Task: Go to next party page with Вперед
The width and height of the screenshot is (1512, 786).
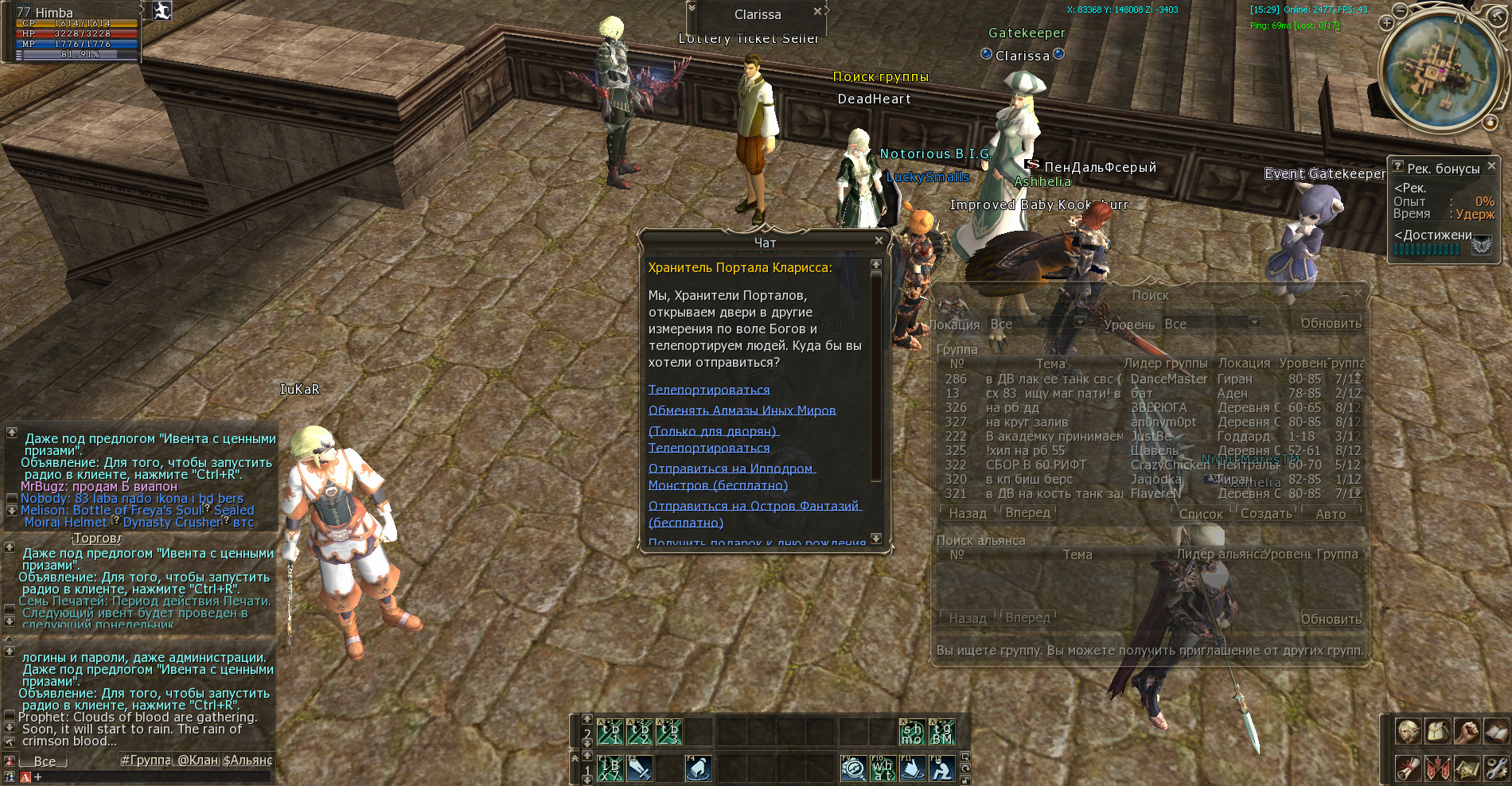Action: pos(1027,513)
